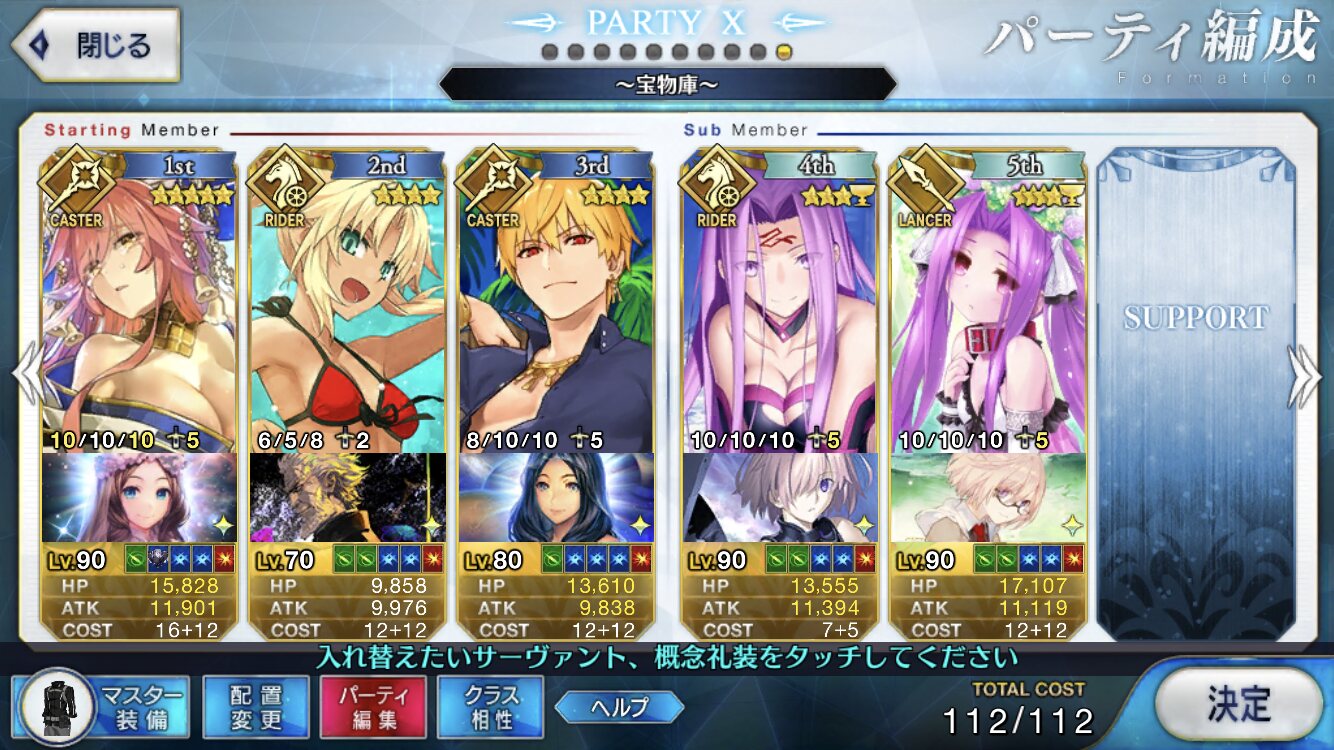Change the 3rd member's dark-haired woman craft essence
The width and height of the screenshot is (1334, 750).
coord(555,497)
